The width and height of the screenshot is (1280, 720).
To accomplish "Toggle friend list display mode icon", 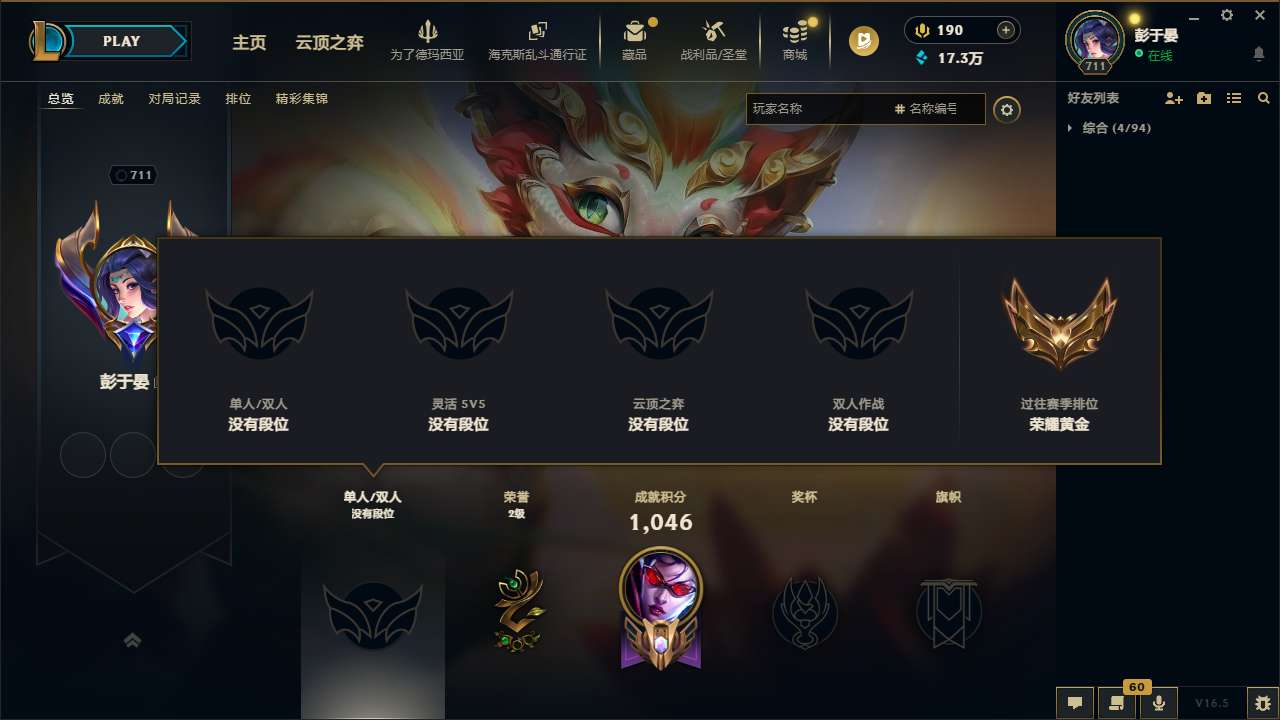I will [x=1234, y=98].
